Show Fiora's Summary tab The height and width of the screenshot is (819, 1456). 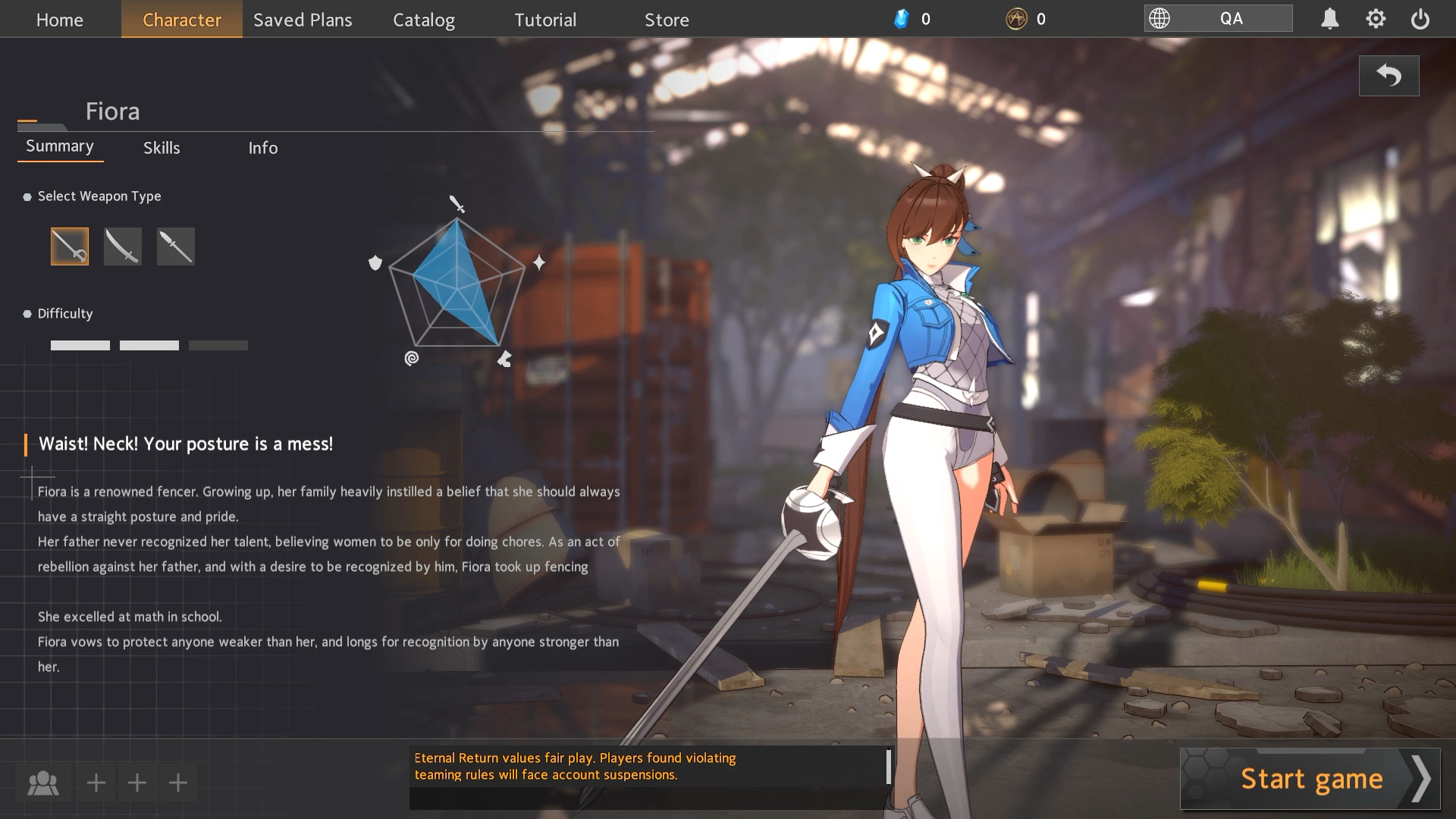pos(60,146)
